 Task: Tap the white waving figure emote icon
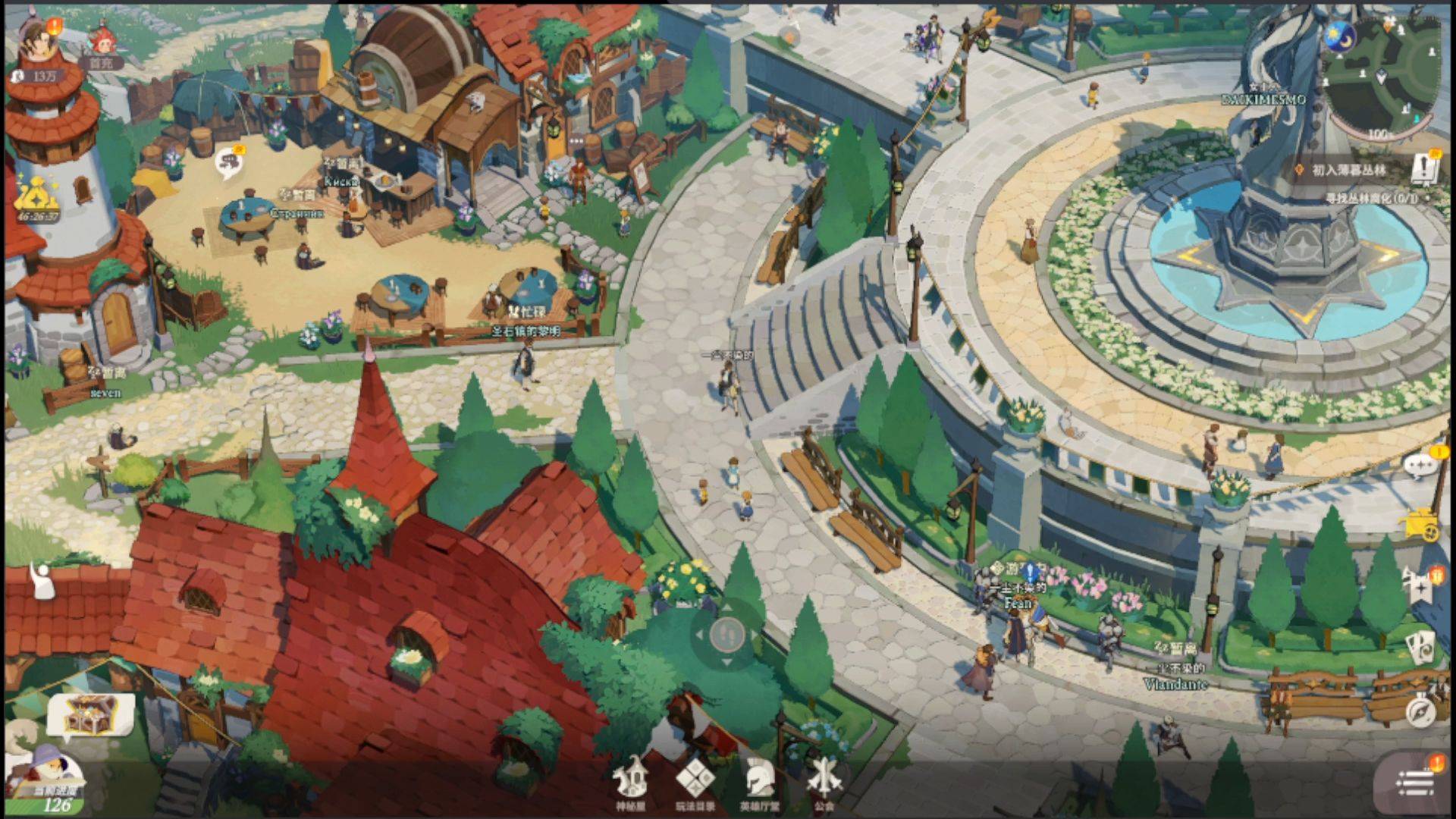[x=41, y=580]
